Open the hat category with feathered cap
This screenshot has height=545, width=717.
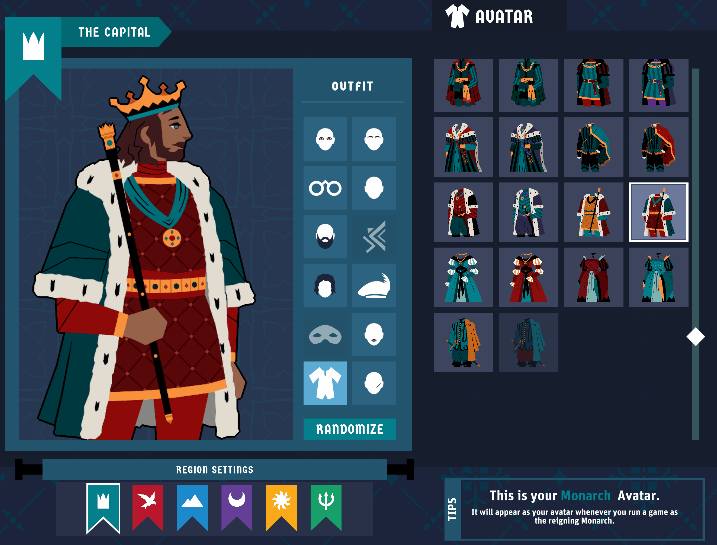pyautogui.click(x=374, y=285)
